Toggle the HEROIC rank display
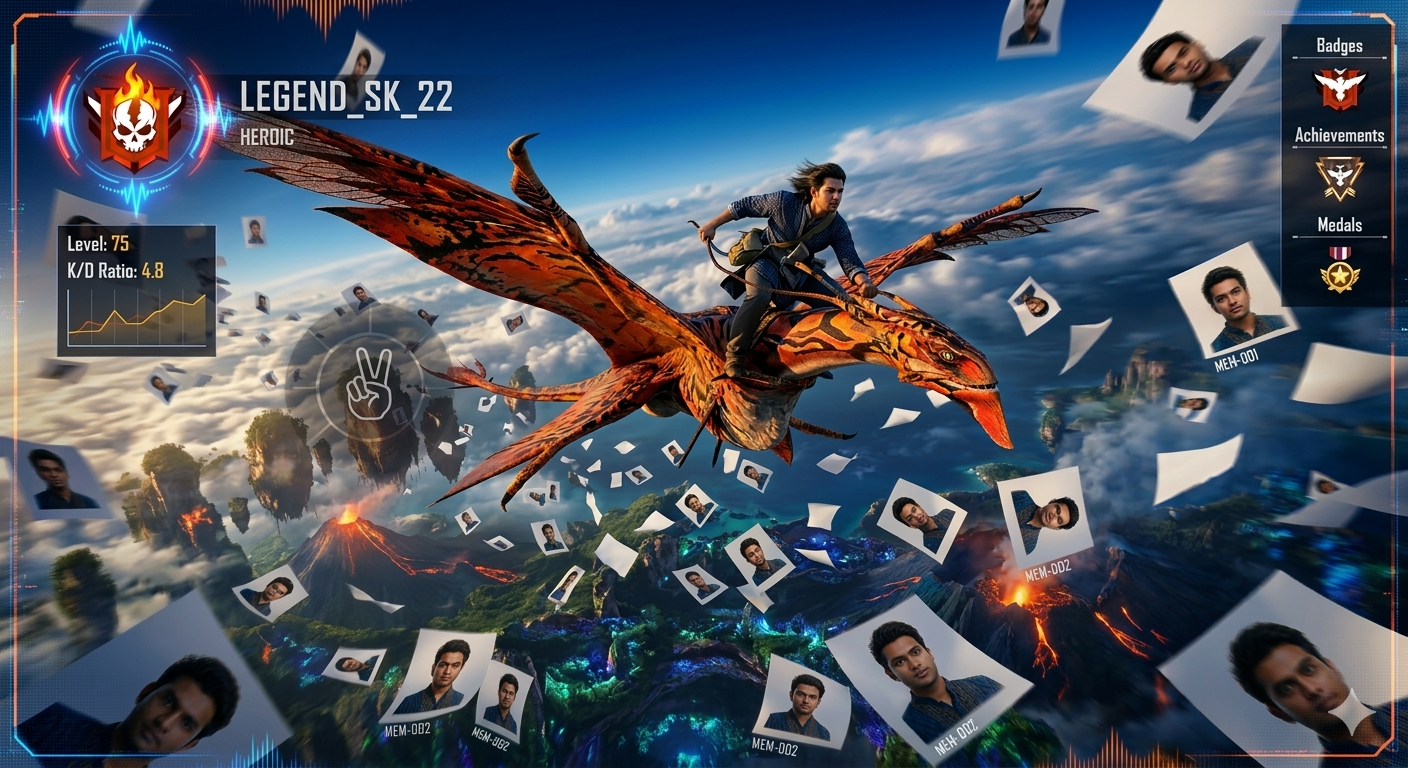Viewport: 1408px width, 768px height. (x=266, y=137)
